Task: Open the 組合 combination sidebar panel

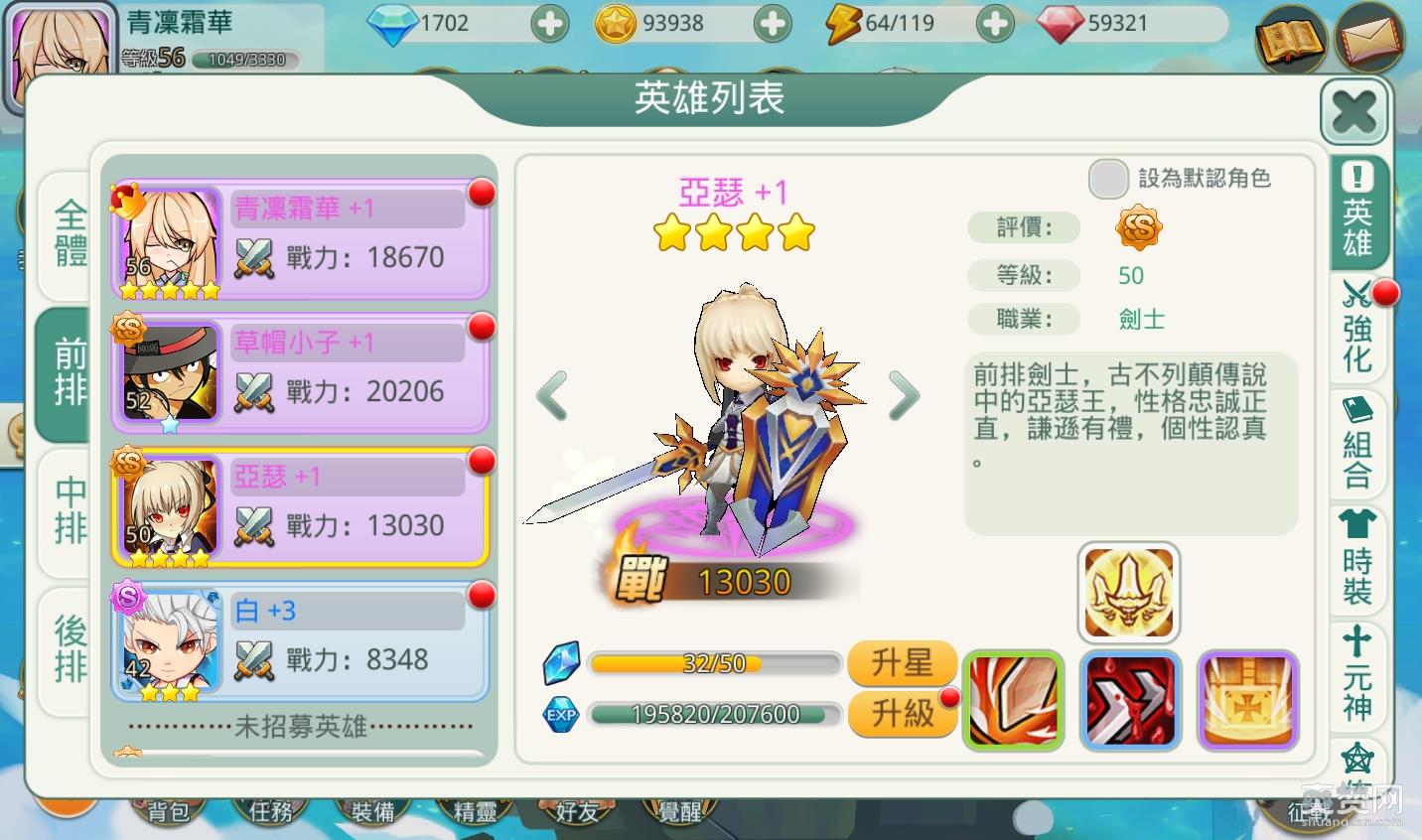Action: (1356, 445)
